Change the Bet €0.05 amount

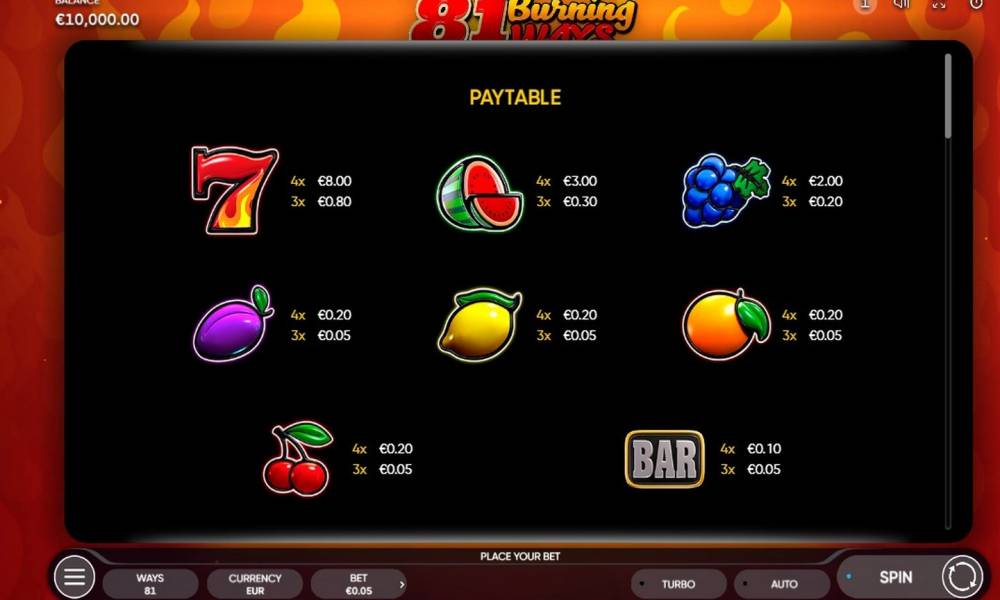click(358, 584)
